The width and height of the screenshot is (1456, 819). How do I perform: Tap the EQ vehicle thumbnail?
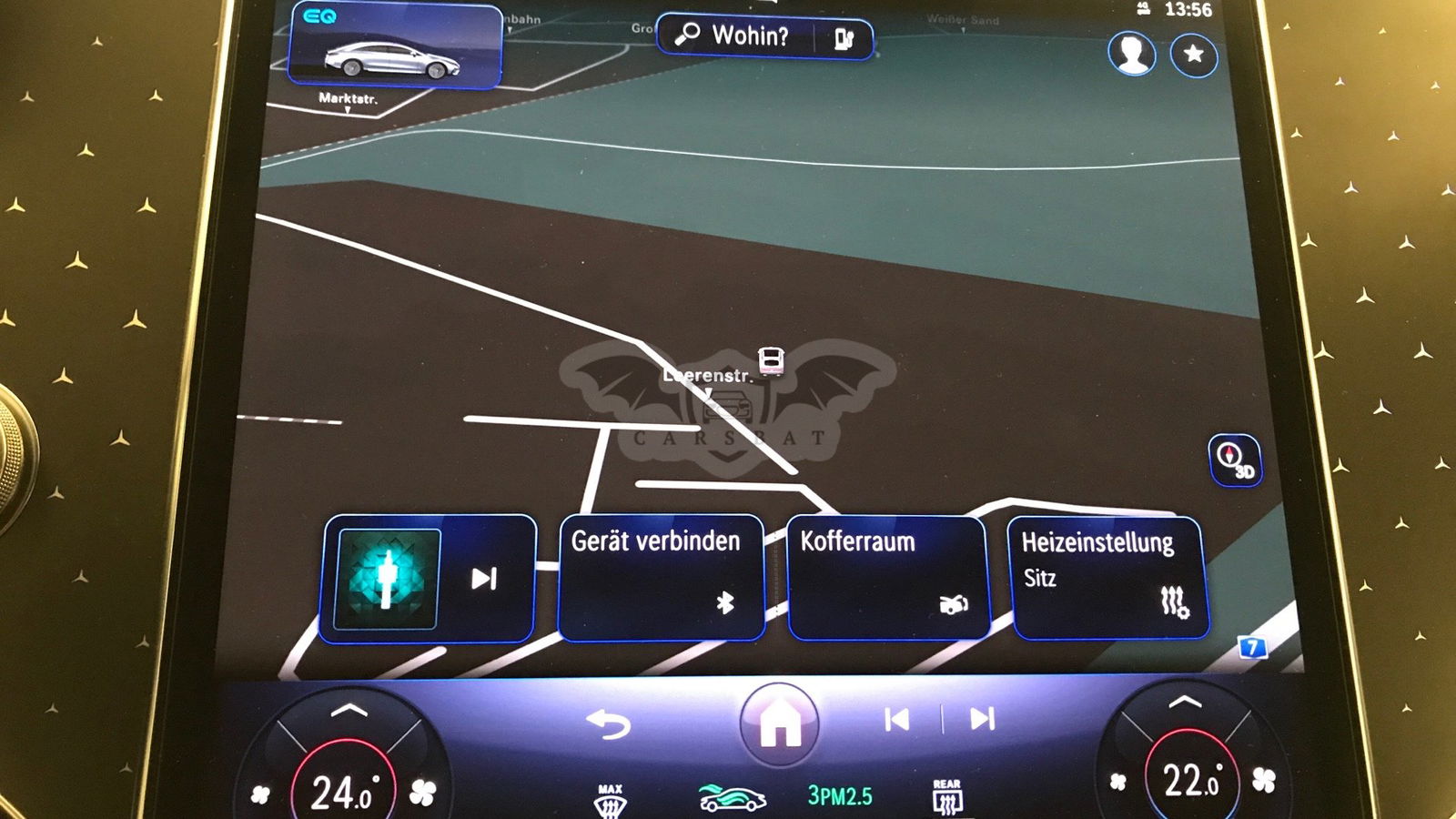pyautogui.click(x=394, y=46)
